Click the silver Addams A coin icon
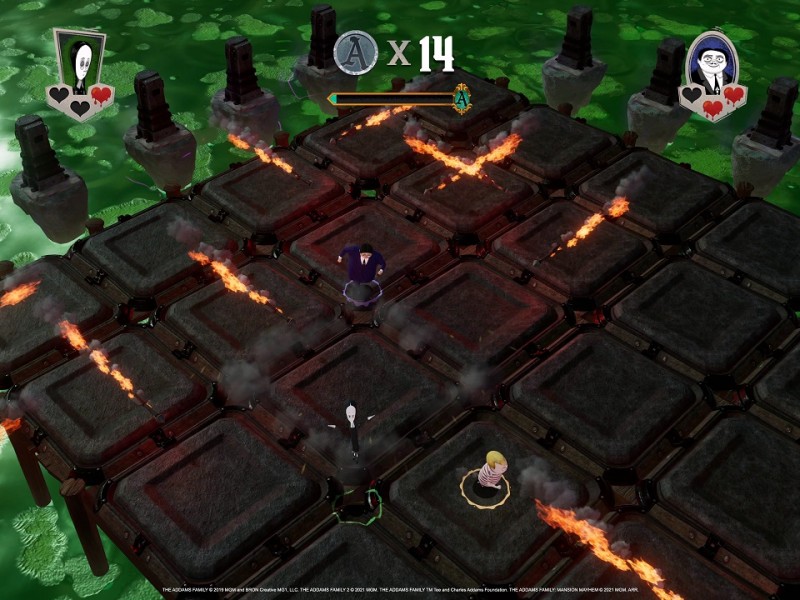 (x=355, y=52)
